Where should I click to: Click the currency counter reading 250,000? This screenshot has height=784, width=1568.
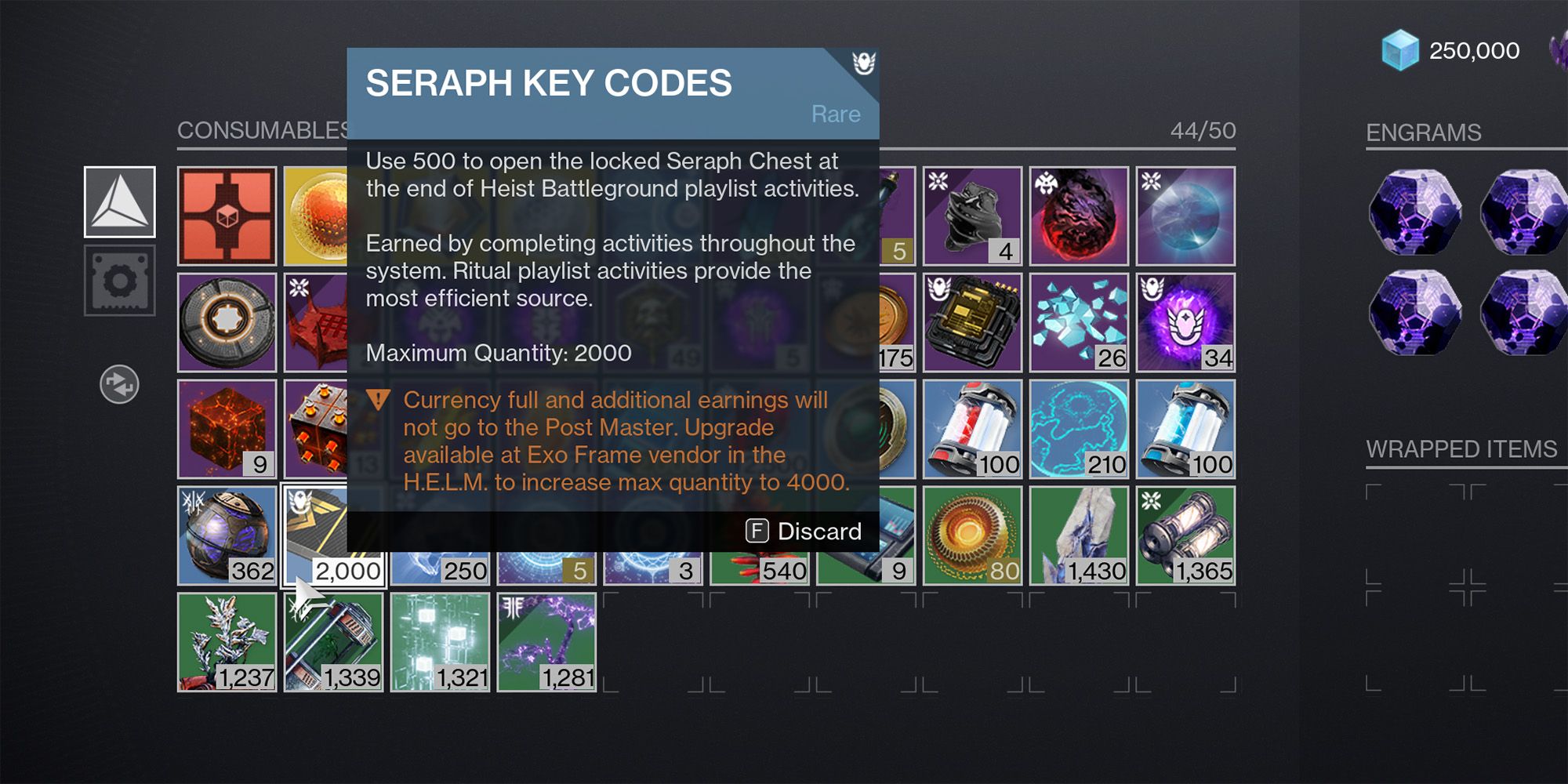1474,50
